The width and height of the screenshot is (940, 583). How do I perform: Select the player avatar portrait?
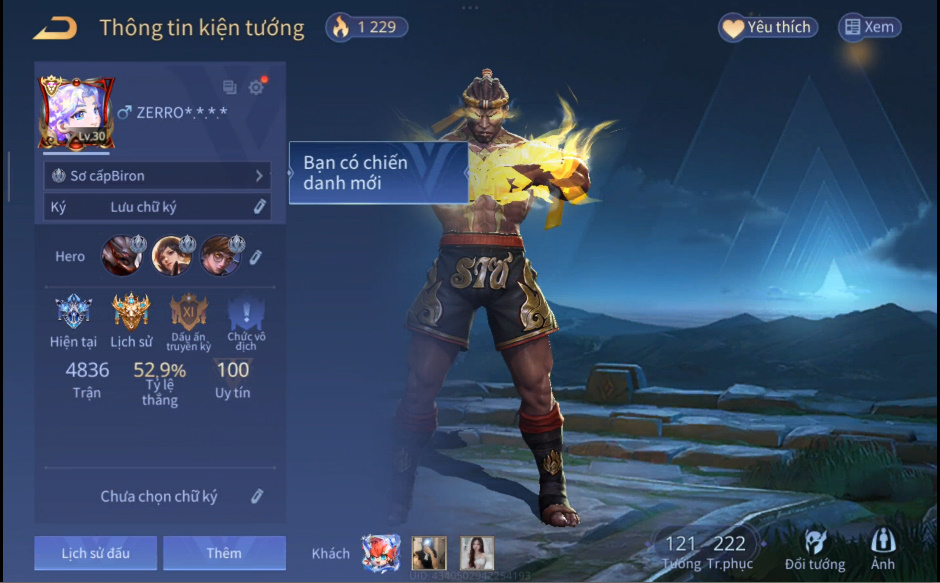tap(76, 112)
